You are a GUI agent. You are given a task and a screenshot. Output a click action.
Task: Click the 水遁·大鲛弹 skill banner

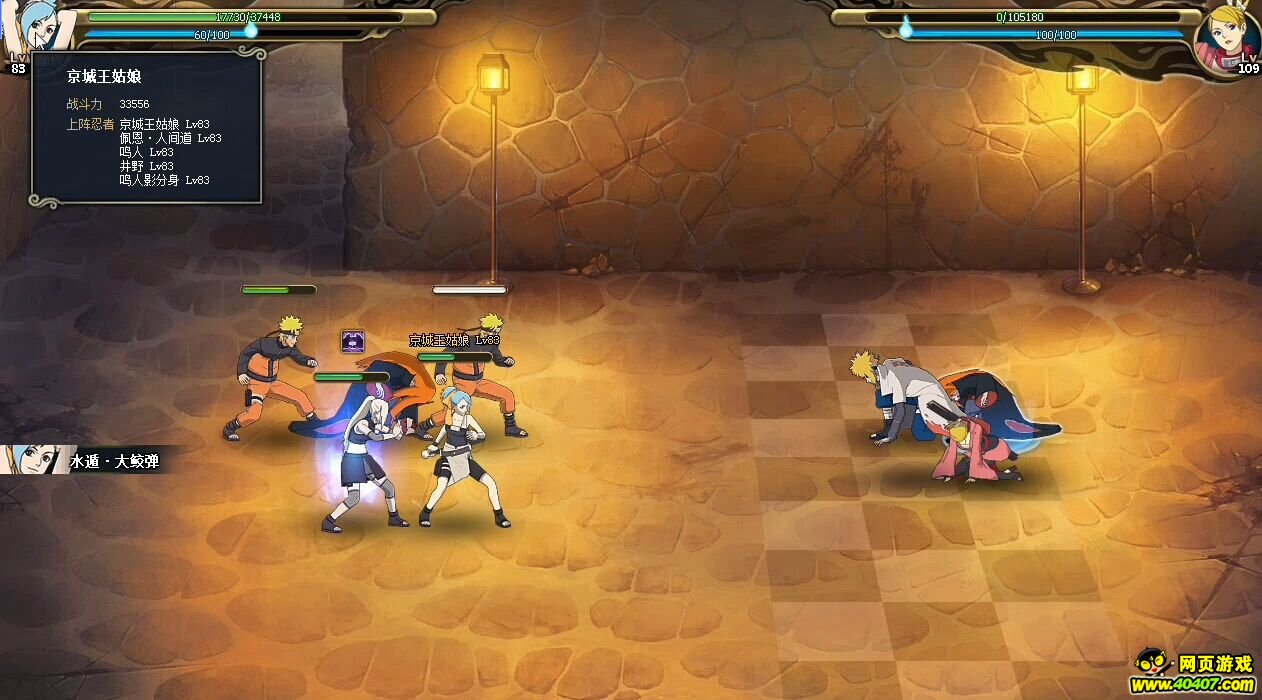[92, 461]
